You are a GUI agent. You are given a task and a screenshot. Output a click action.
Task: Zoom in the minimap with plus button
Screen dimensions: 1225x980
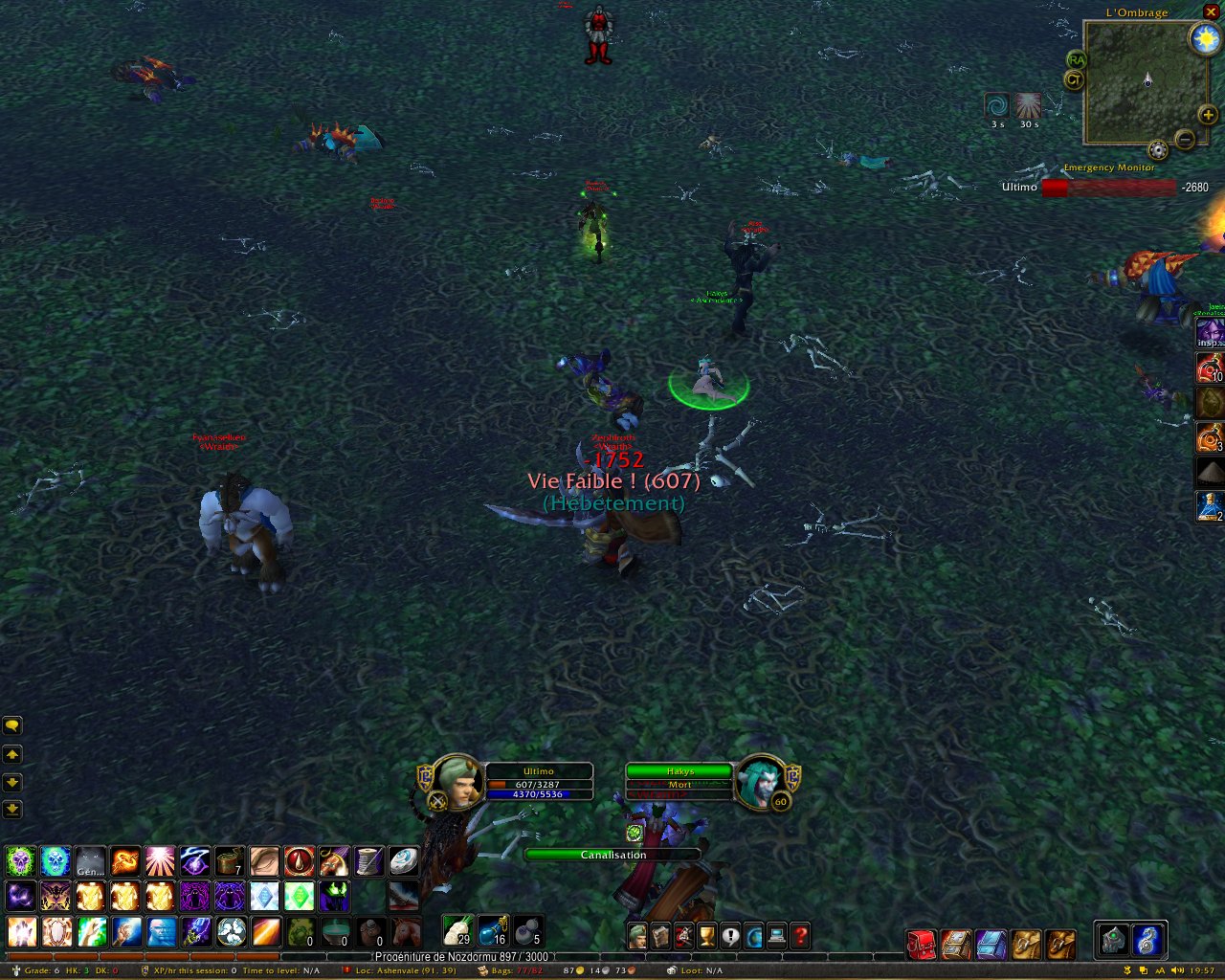tap(1208, 115)
